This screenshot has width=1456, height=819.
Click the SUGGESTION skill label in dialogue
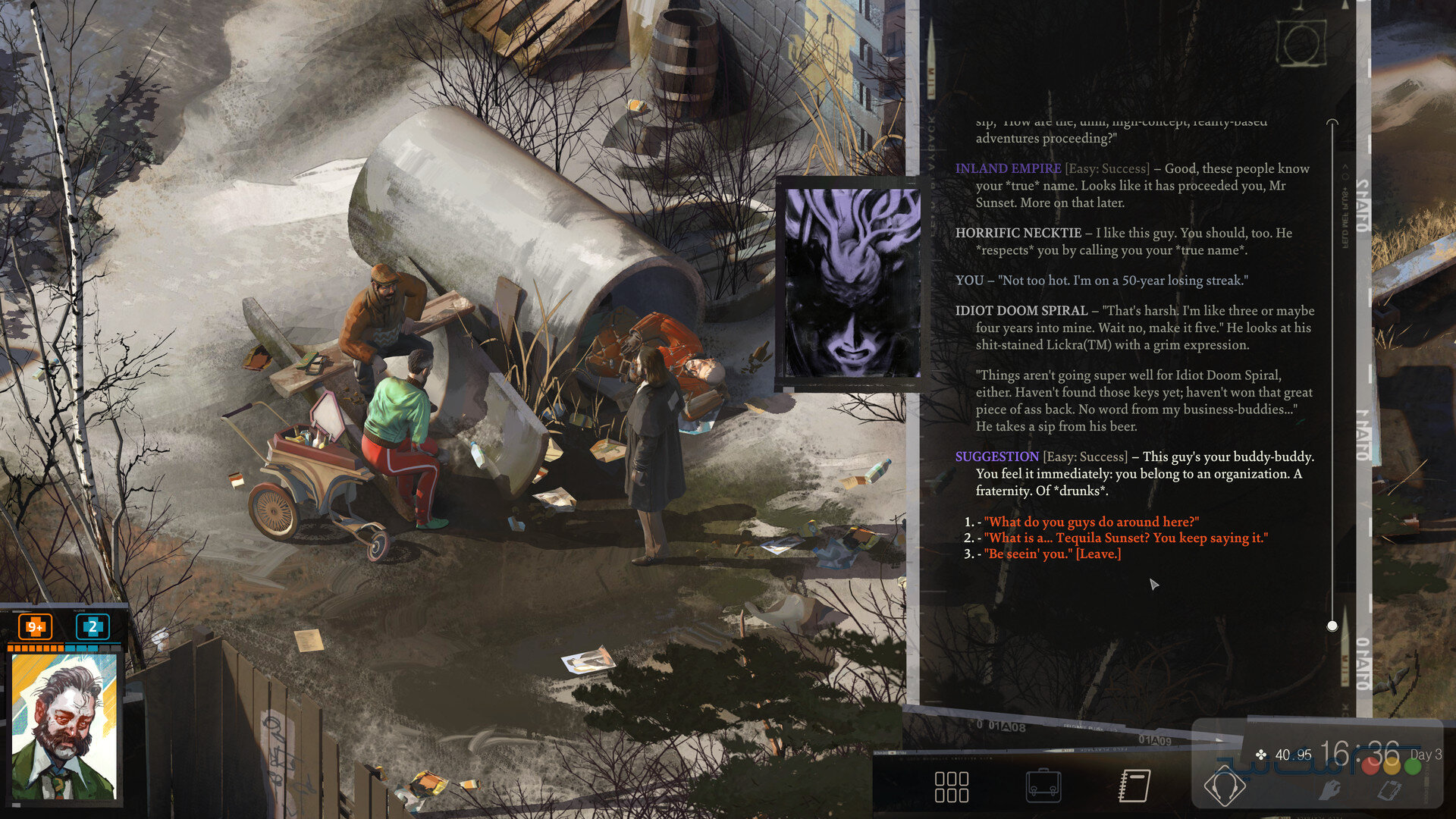(x=995, y=457)
